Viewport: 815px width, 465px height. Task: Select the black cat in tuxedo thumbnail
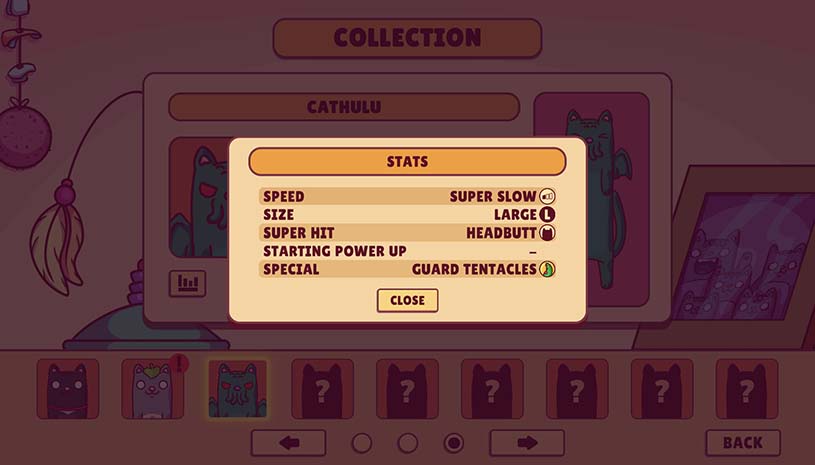(68, 388)
